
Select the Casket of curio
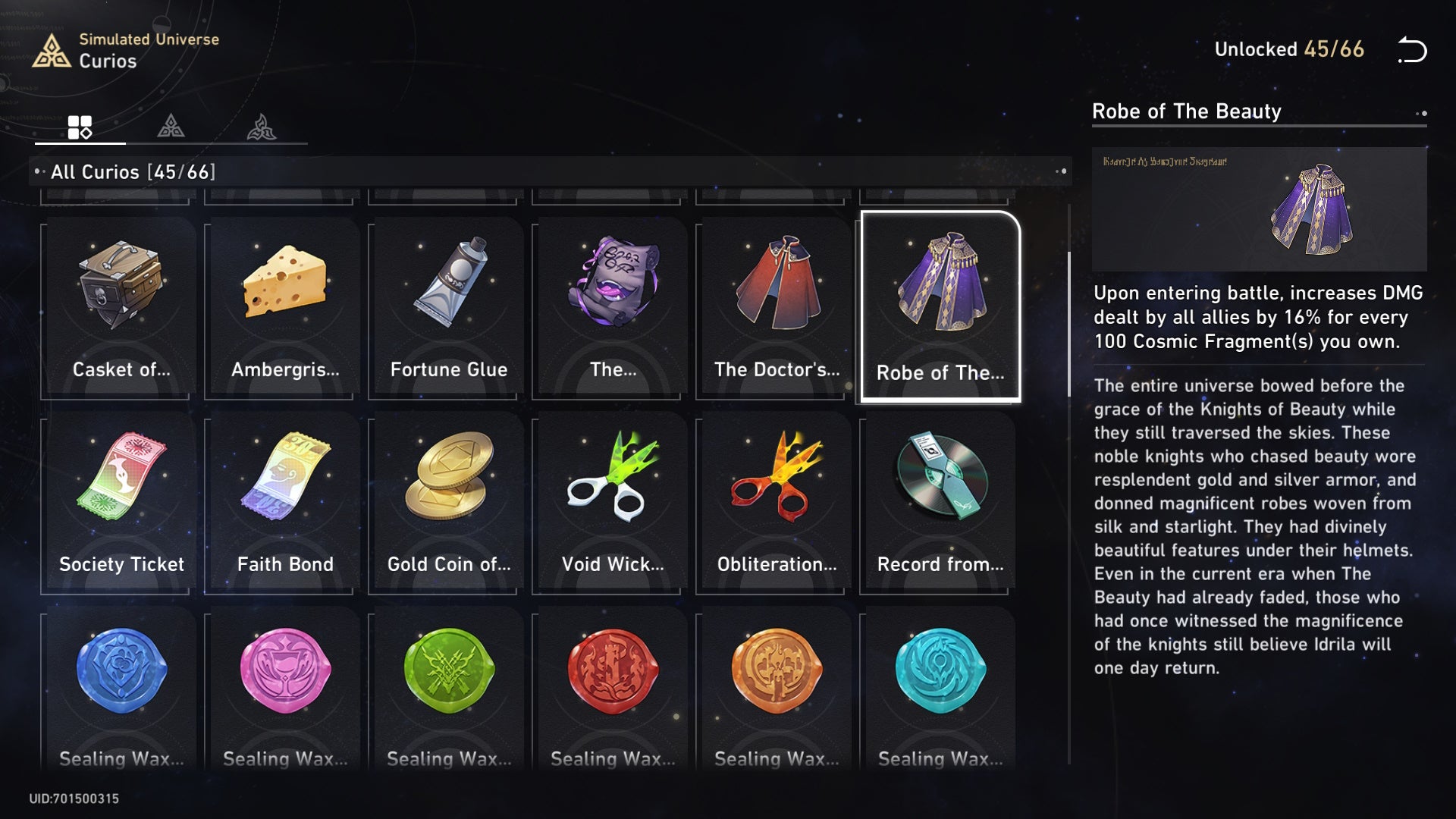pyautogui.click(x=121, y=307)
